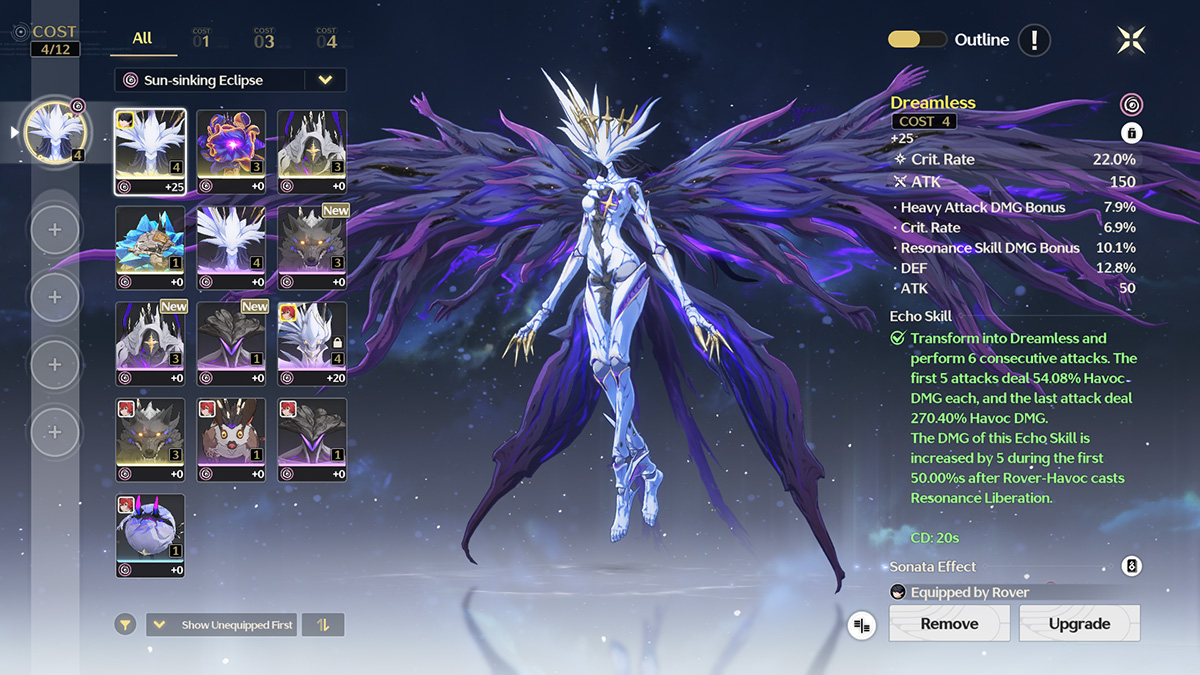Select the +25 Dreamless echo in grid

pos(150,152)
